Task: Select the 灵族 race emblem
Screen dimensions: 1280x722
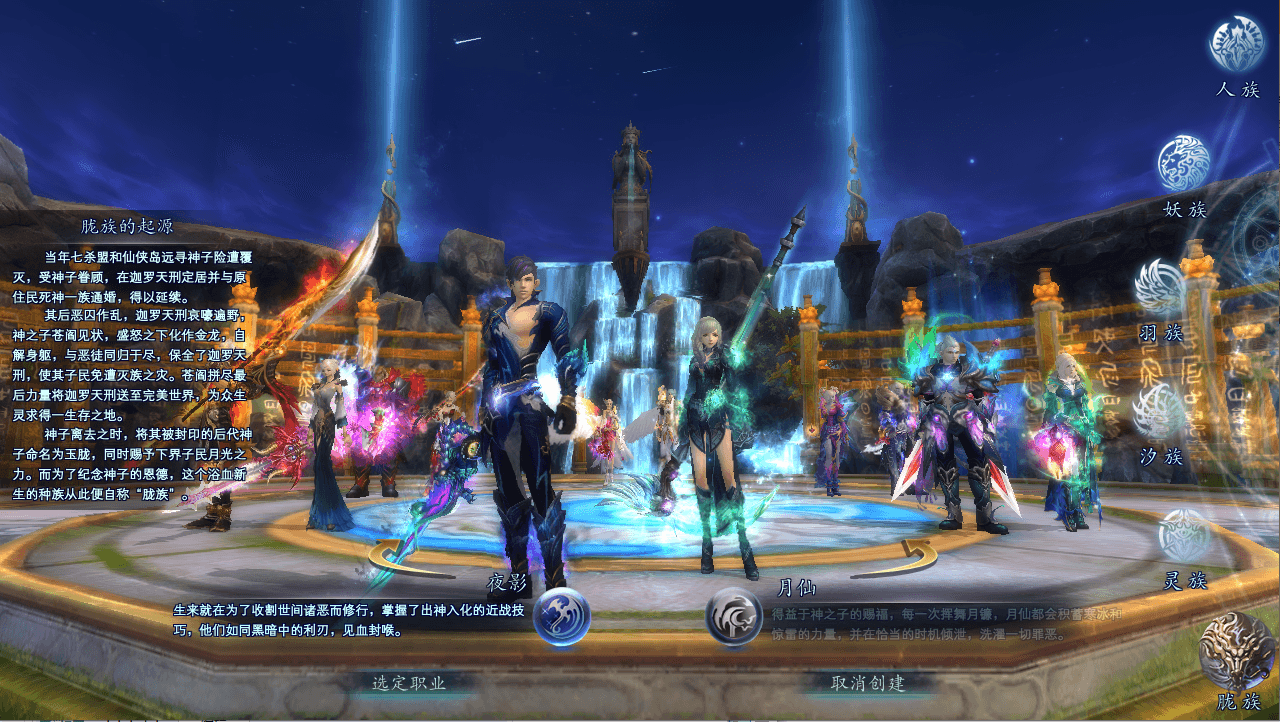Action: click(1185, 536)
